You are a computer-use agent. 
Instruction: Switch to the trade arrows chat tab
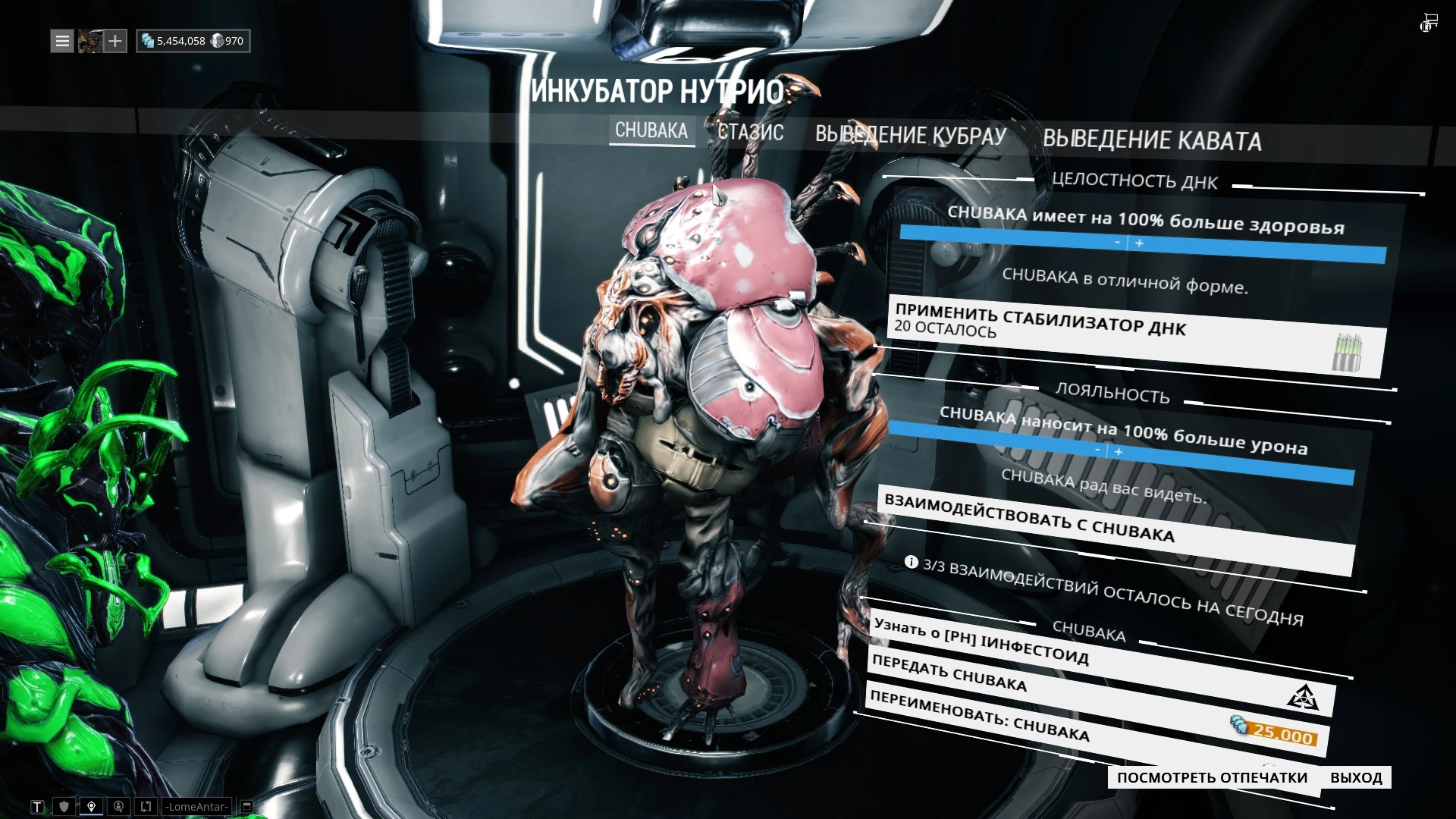[x=146, y=807]
